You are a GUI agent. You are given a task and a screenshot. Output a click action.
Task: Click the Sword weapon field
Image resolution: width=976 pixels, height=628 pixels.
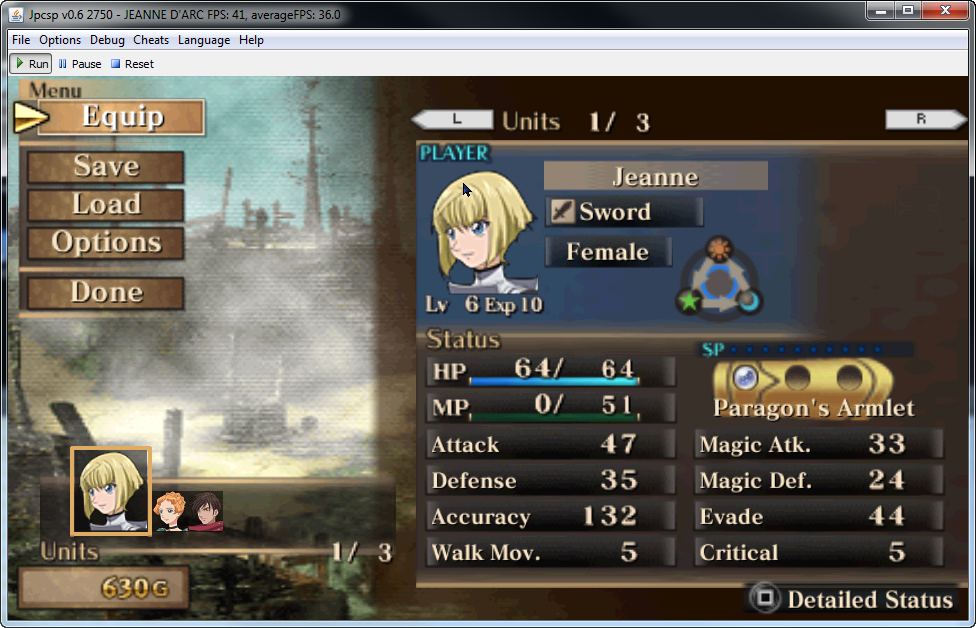[624, 212]
